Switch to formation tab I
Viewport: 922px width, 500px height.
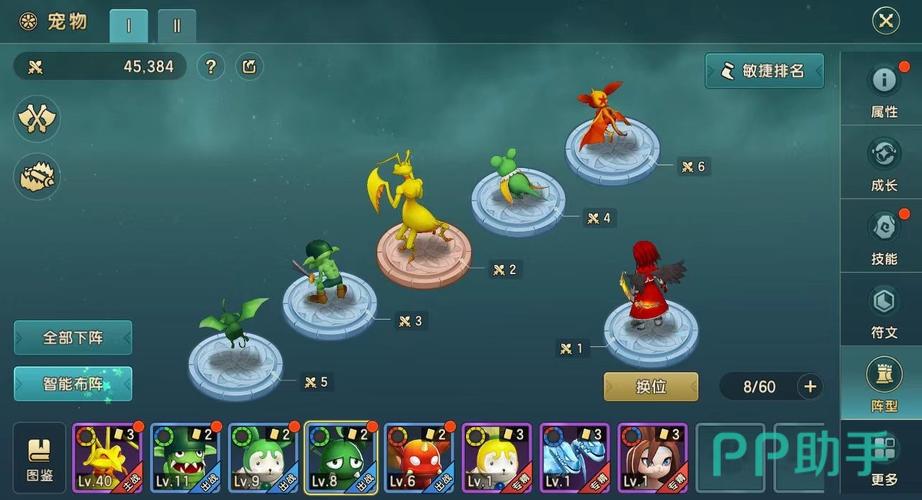[x=129, y=26]
